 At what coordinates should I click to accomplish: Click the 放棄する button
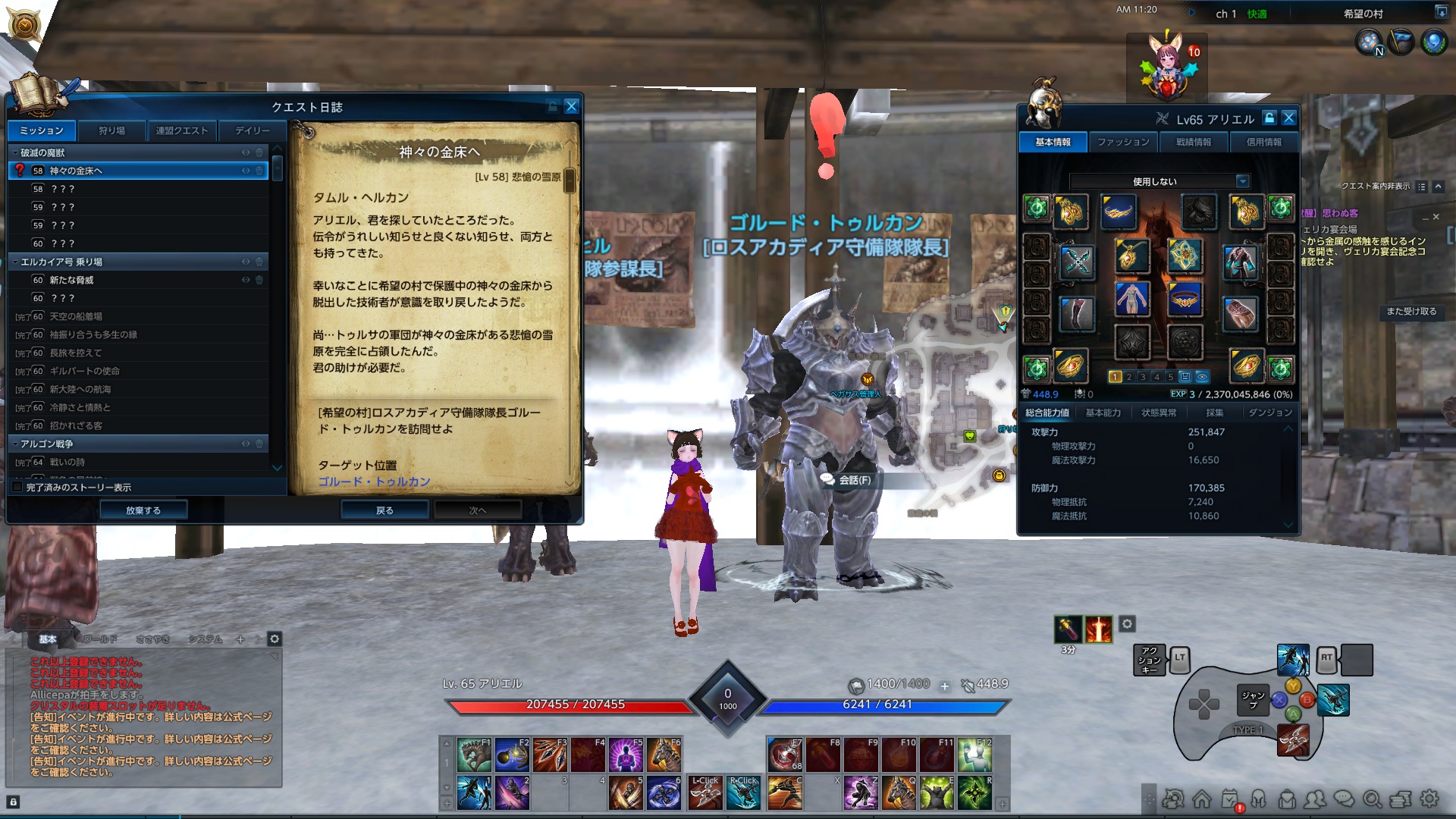[x=144, y=510]
